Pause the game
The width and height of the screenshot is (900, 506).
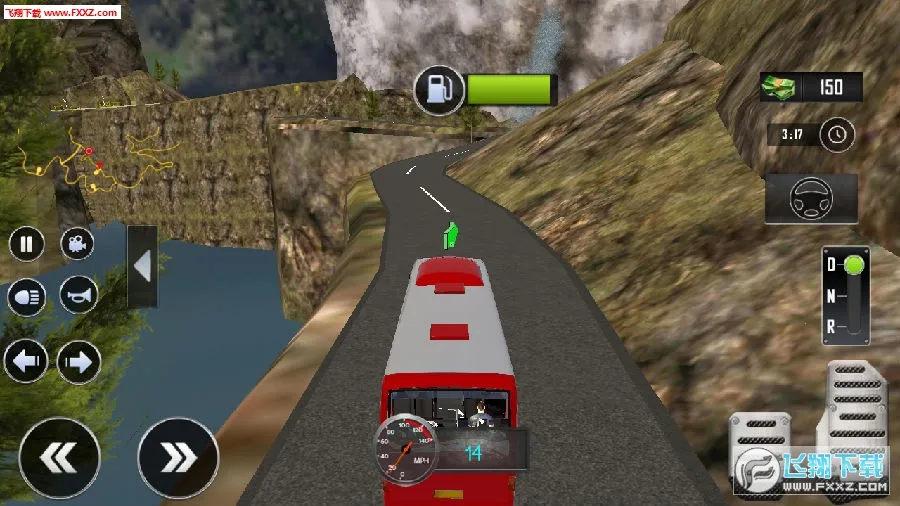(27, 244)
